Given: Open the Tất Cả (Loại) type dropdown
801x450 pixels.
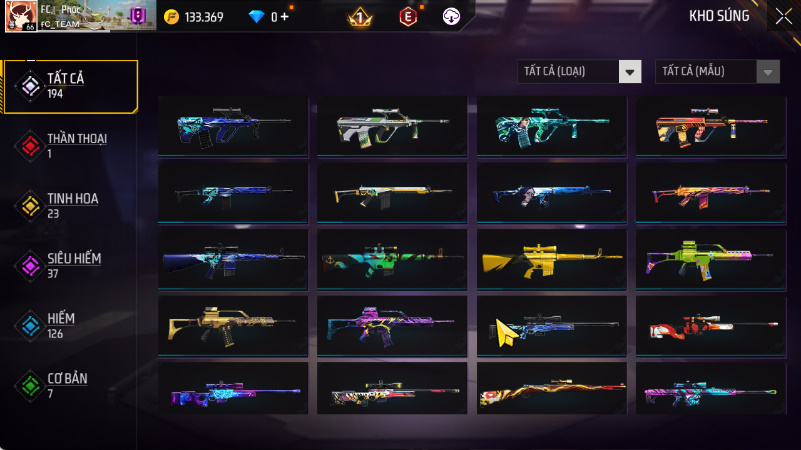Looking at the screenshot, I should coord(579,71).
